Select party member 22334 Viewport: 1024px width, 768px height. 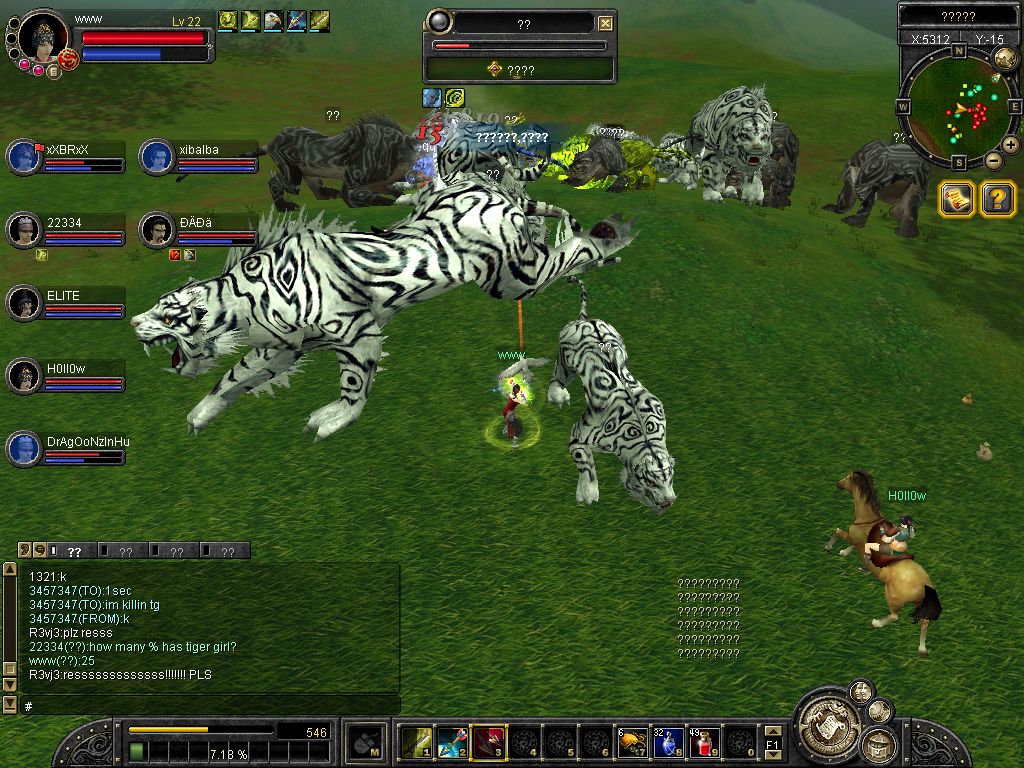pyautogui.click(x=22, y=230)
